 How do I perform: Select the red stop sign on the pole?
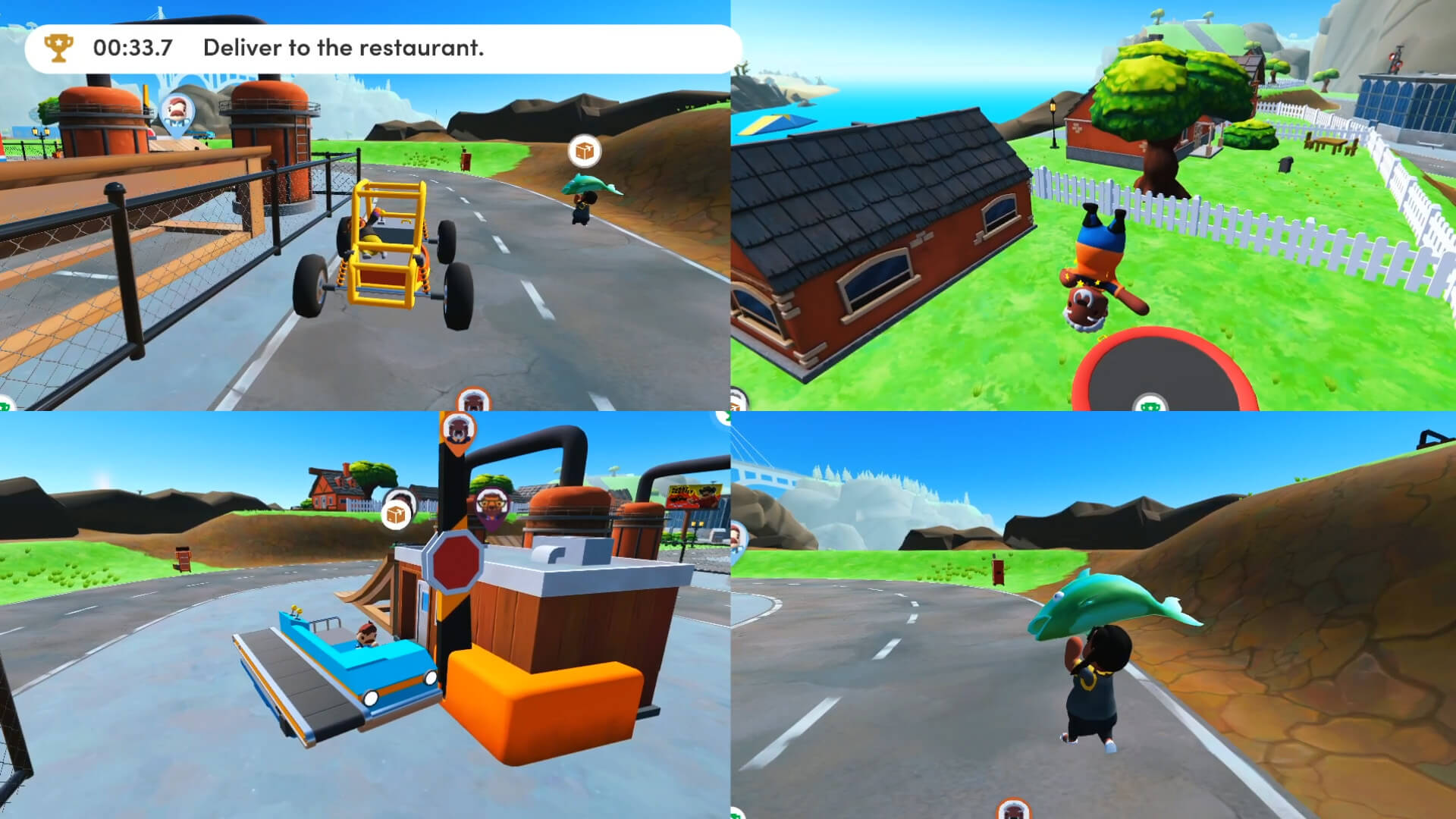coord(456,562)
